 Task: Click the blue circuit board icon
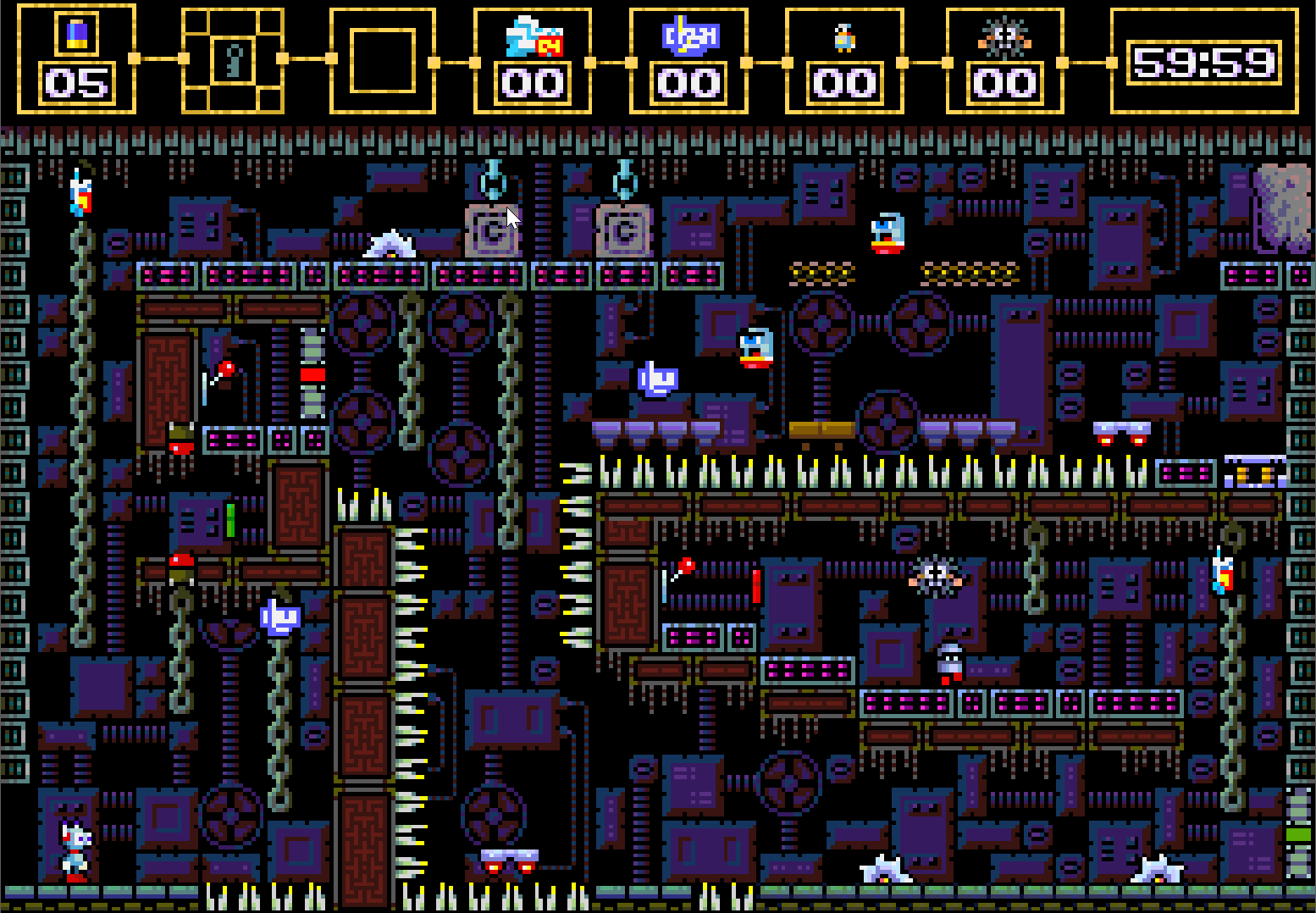coord(689,37)
